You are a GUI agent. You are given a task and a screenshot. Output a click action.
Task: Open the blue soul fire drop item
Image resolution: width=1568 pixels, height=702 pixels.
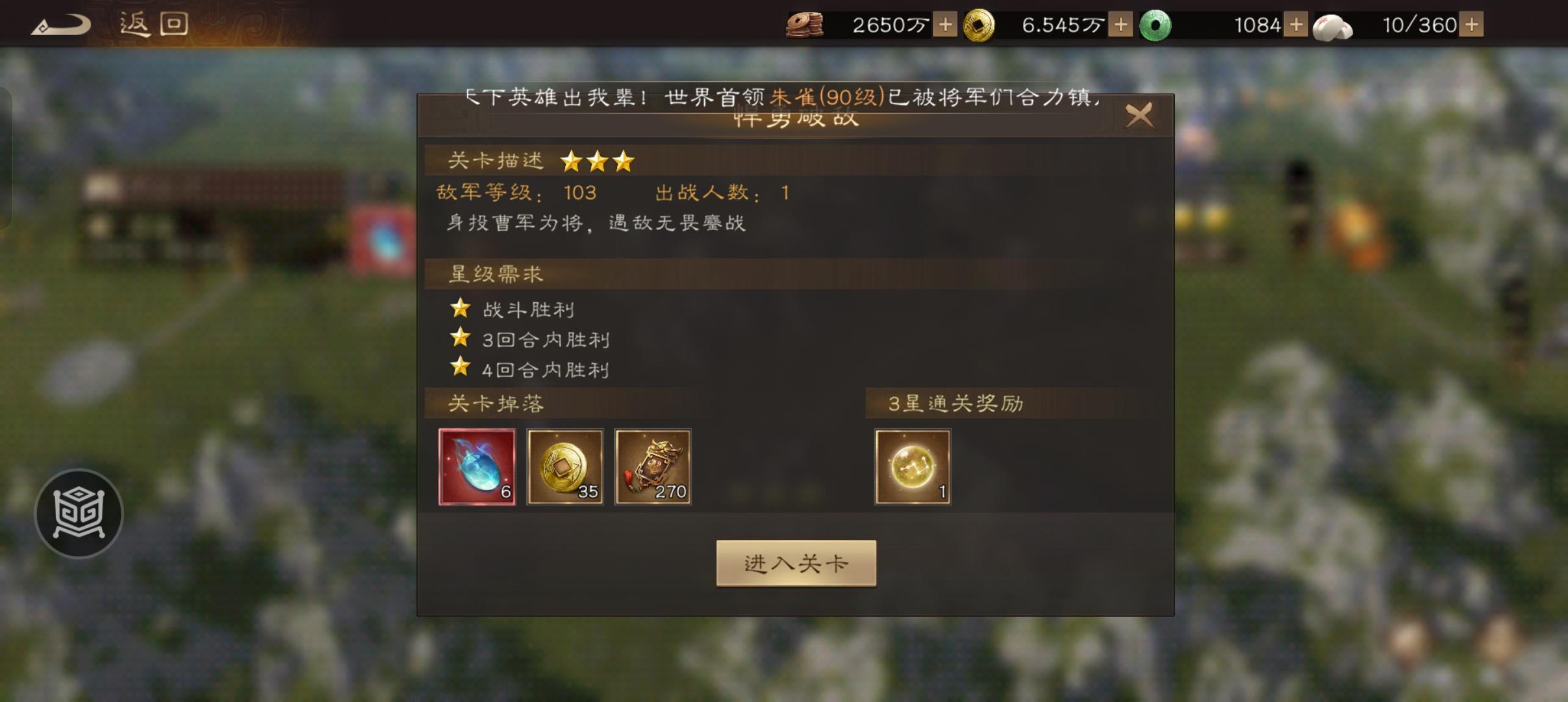tap(477, 467)
